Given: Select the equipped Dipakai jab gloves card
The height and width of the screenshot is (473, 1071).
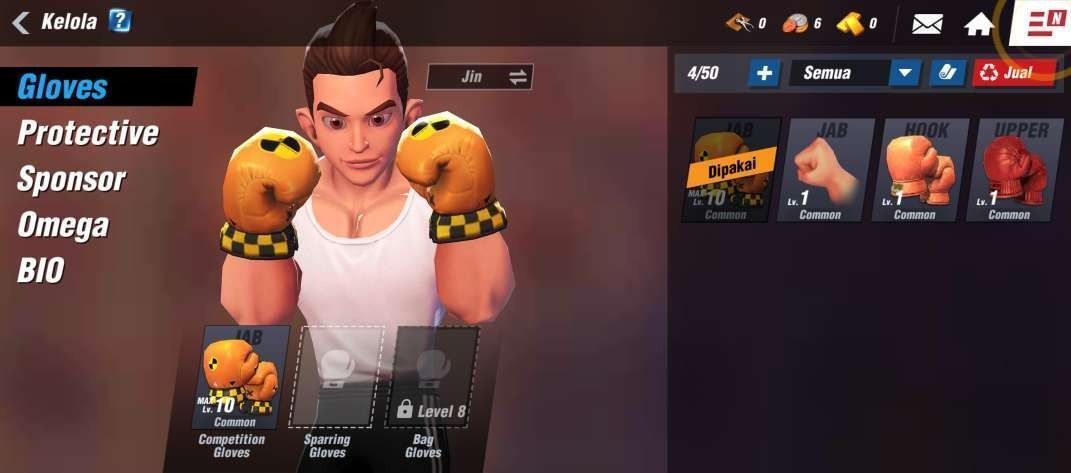Looking at the screenshot, I should point(730,170).
